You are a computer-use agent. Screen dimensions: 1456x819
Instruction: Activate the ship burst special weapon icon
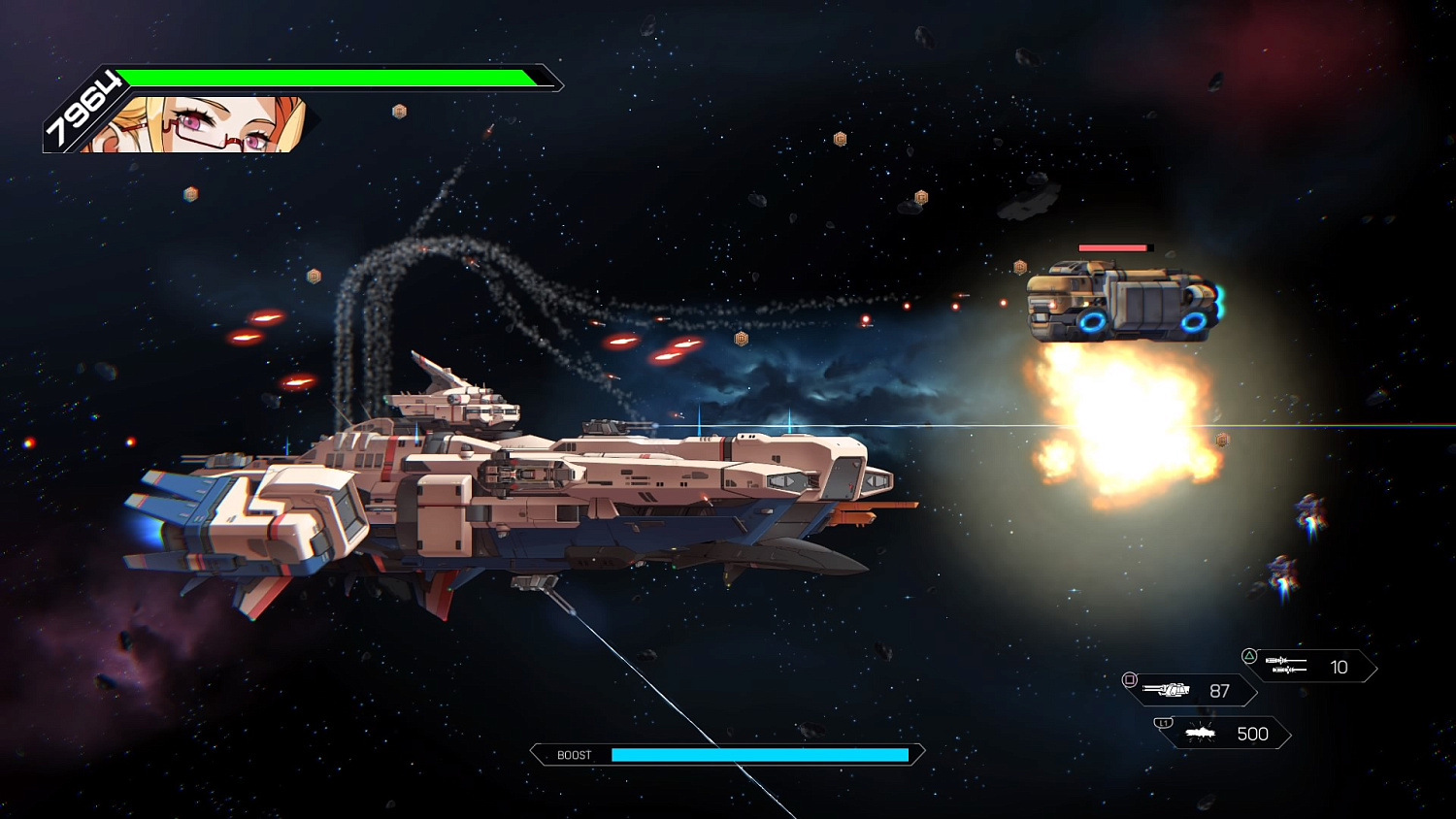[1201, 734]
